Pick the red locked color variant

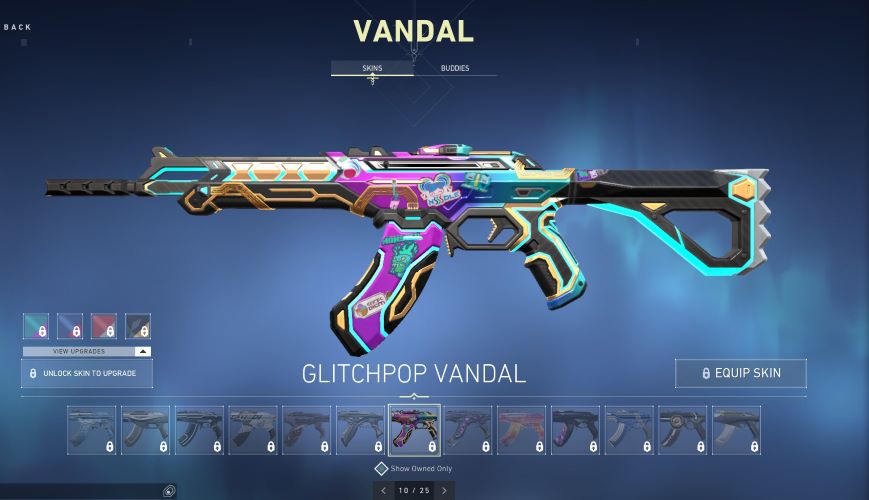(x=104, y=326)
